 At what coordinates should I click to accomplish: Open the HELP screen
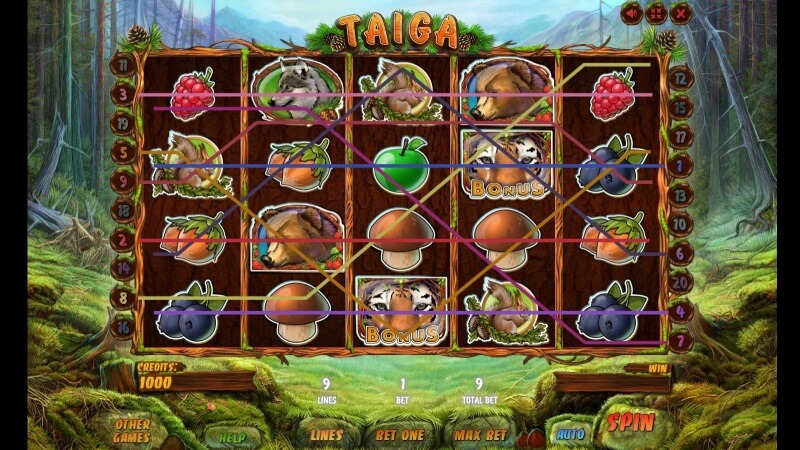tap(234, 435)
